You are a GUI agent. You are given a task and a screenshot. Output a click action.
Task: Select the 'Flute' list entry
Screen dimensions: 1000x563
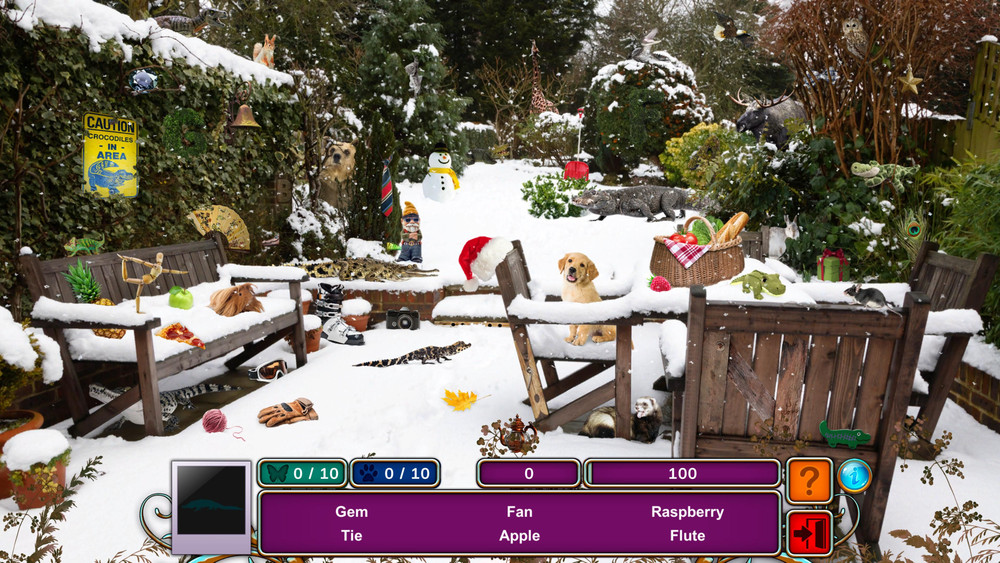coord(687,535)
